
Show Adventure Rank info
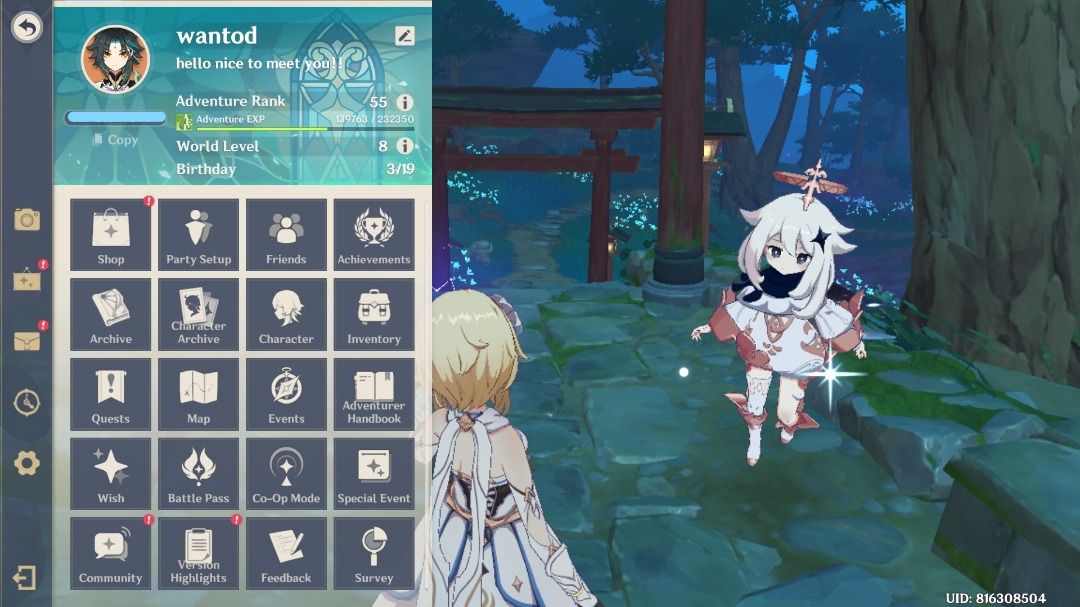pos(405,102)
